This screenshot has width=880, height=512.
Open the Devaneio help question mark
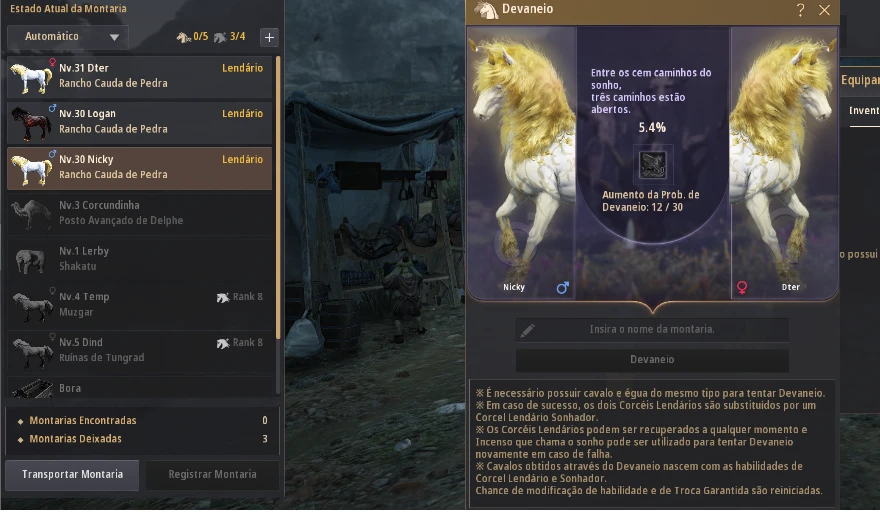click(801, 10)
